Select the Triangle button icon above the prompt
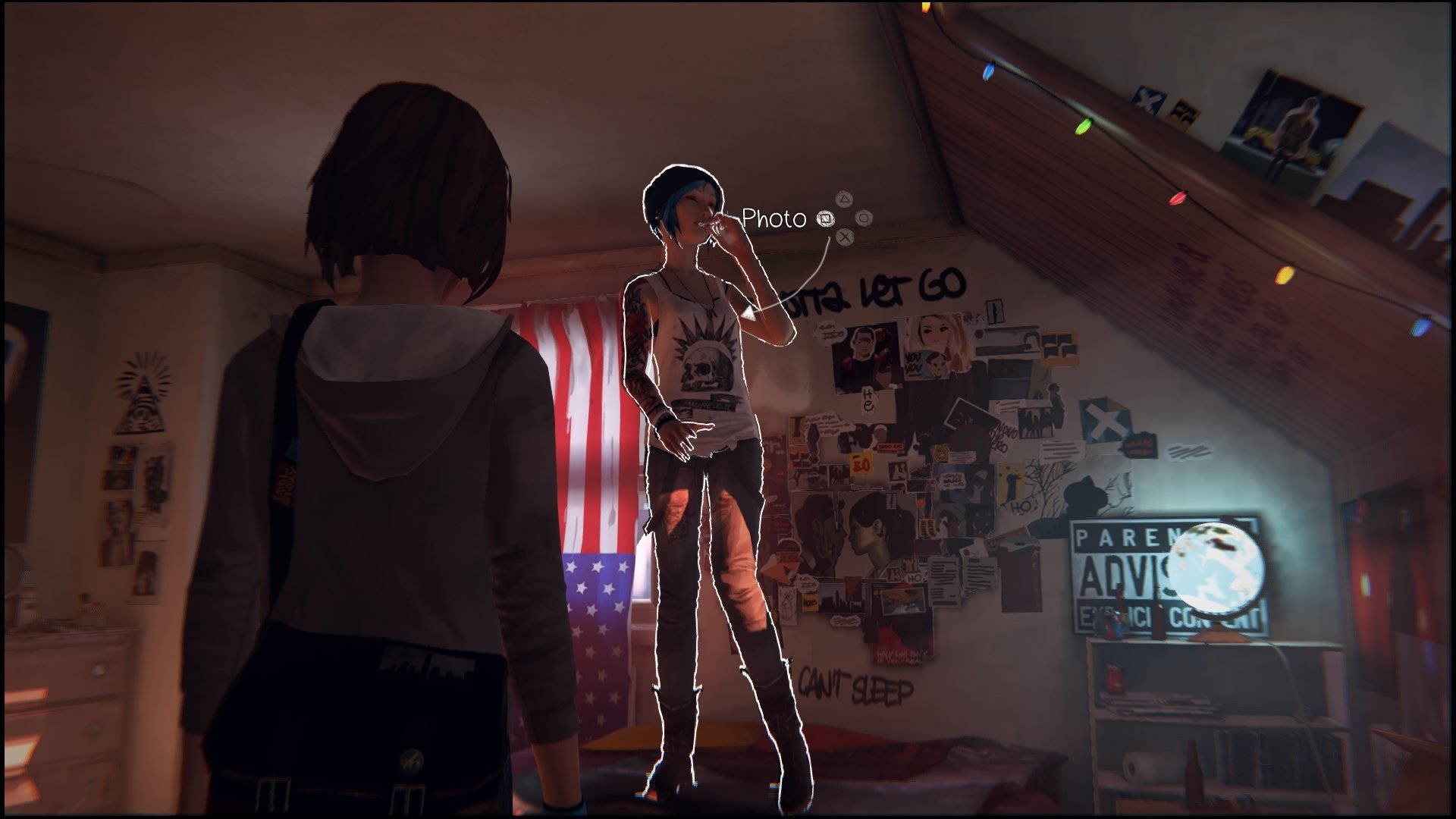The height and width of the screenshot is (819, 1456). pos(844,199)
